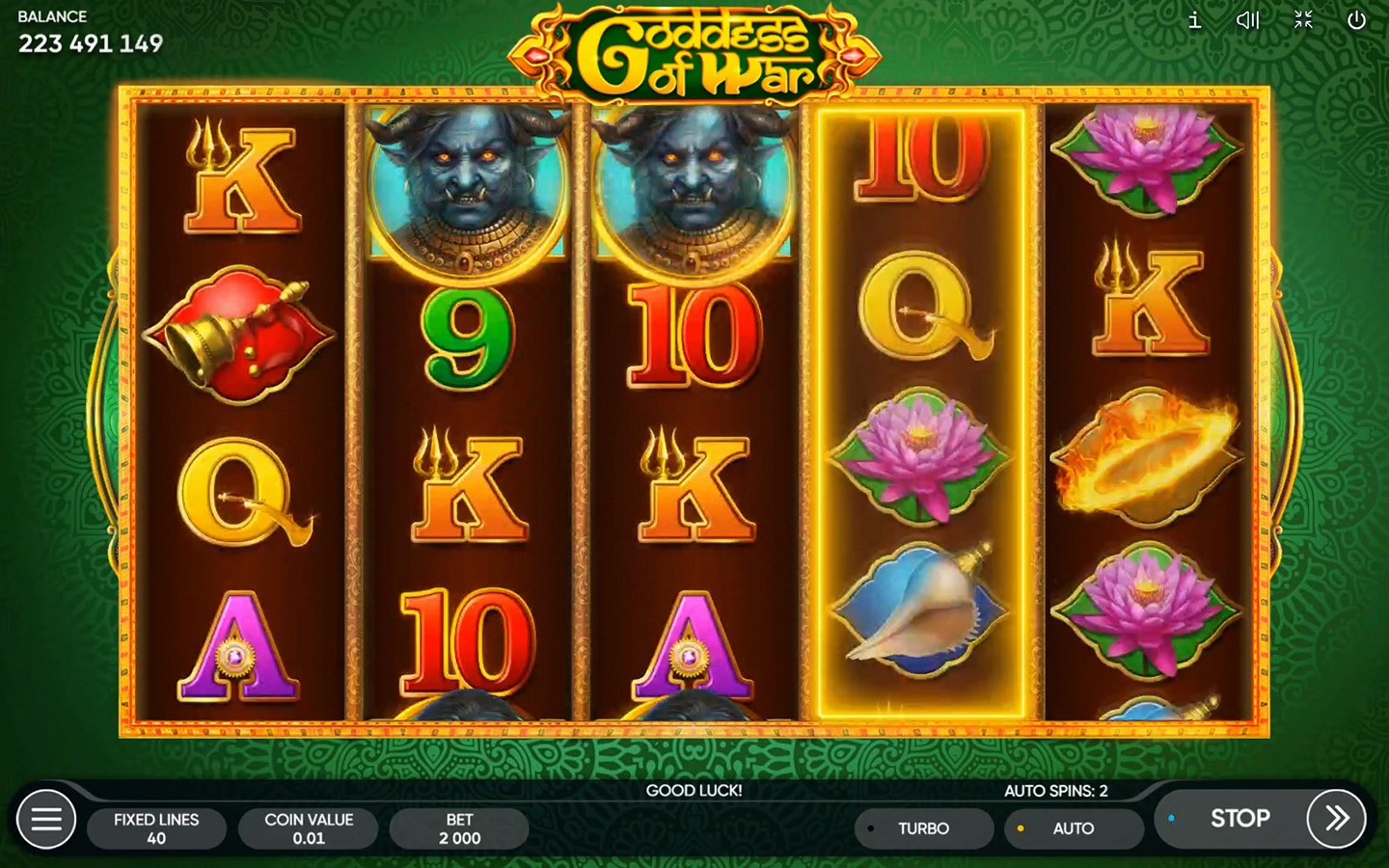Screen dimensions: 1389x868
Task: Open the Fixed Lines 40 panel
Action: pos(156,828)
